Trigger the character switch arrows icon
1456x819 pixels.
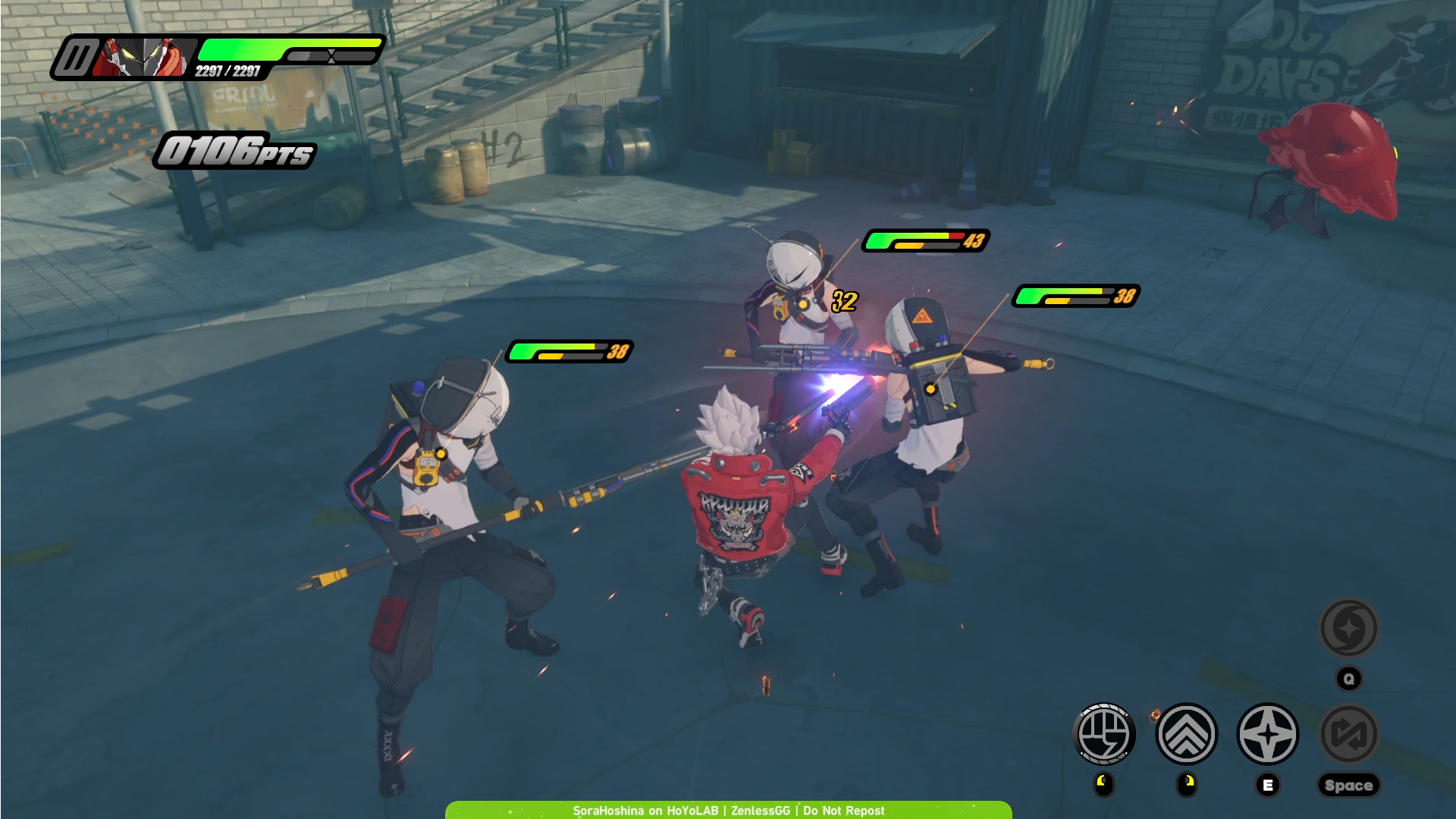point(1350,734)
